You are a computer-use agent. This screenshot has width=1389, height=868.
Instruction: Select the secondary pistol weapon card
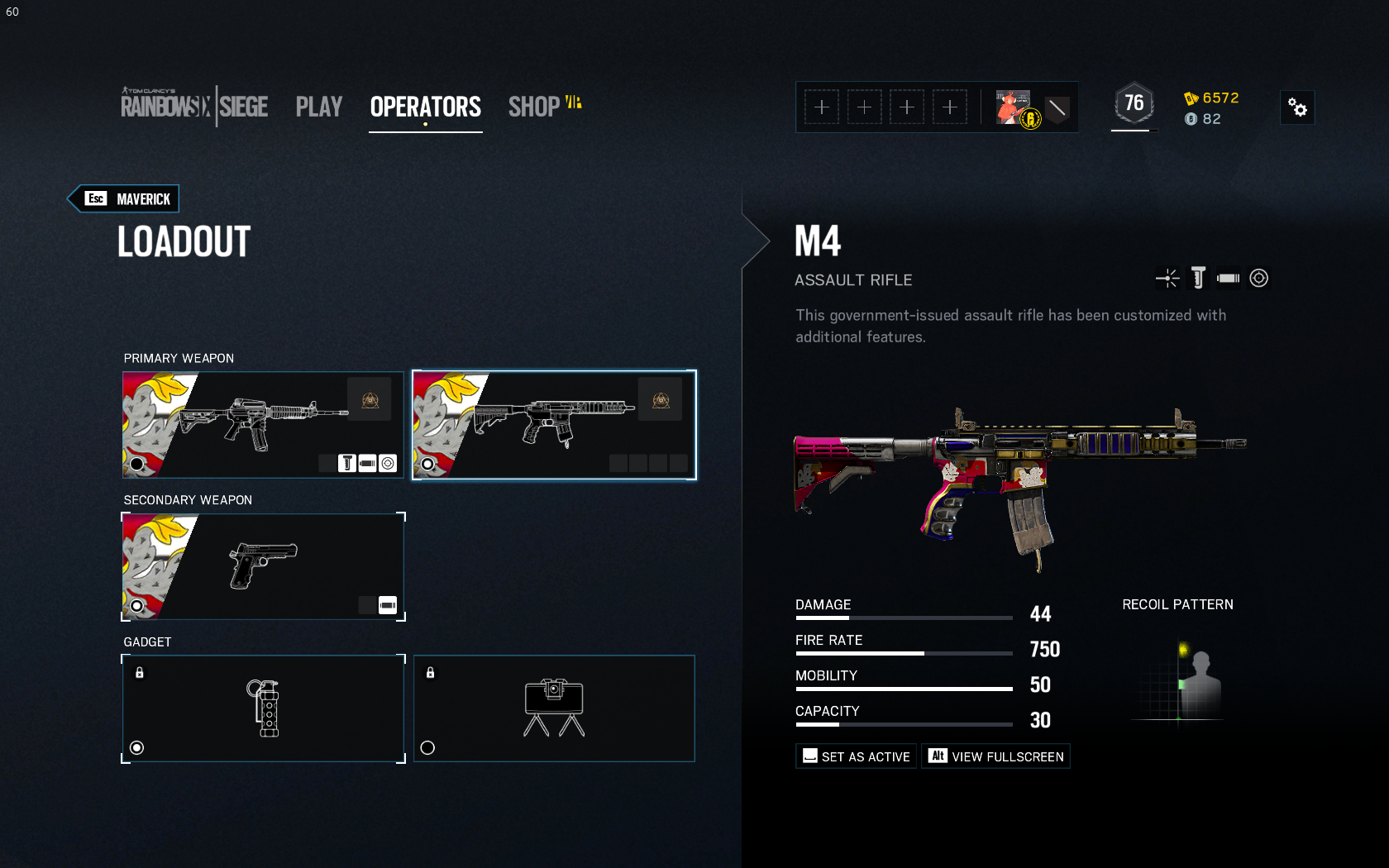[x=263, y=566]
